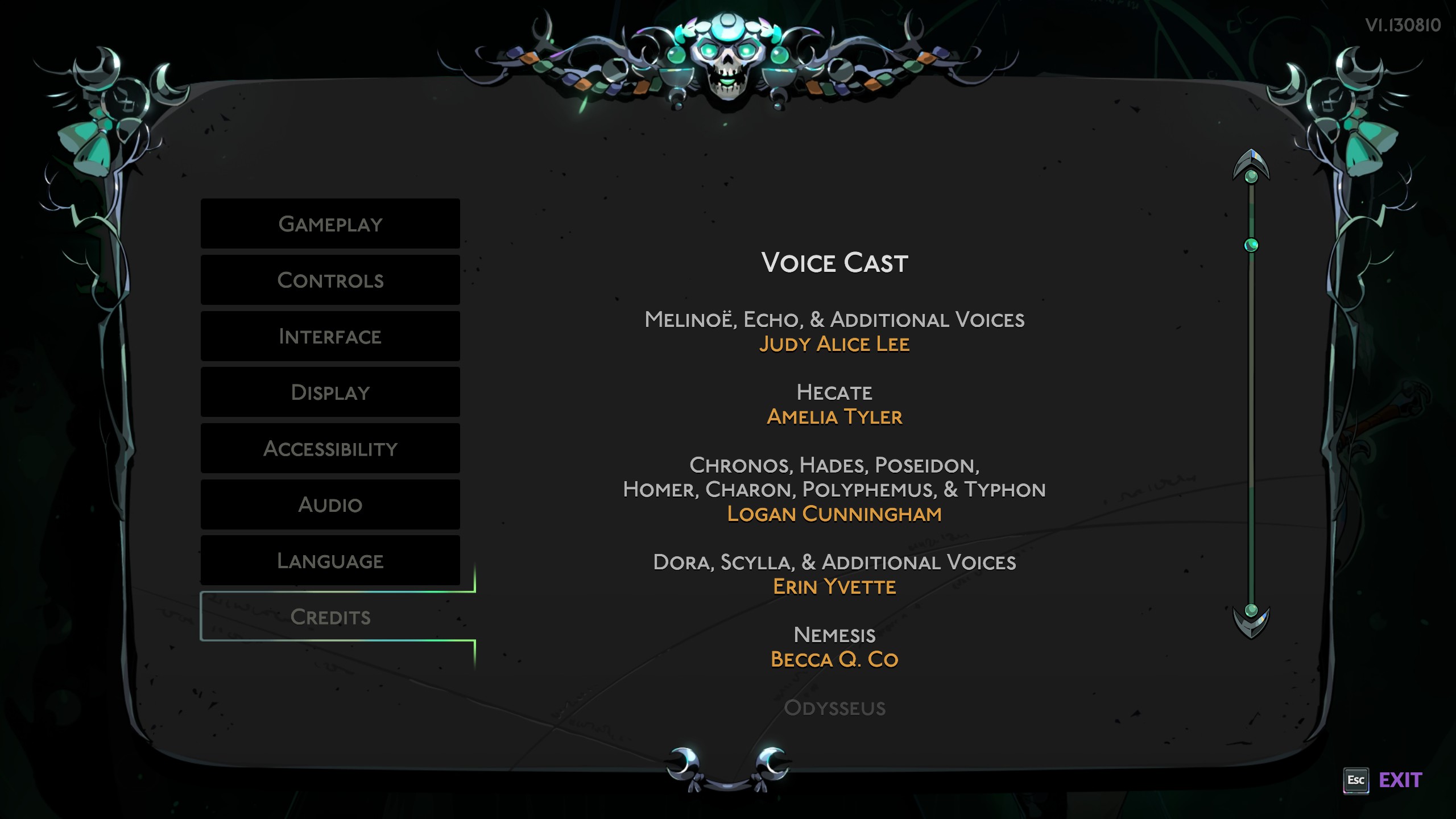Select the Interface settings tab
This screenshot has width=1456, height=819.
[x=330, y=336]
